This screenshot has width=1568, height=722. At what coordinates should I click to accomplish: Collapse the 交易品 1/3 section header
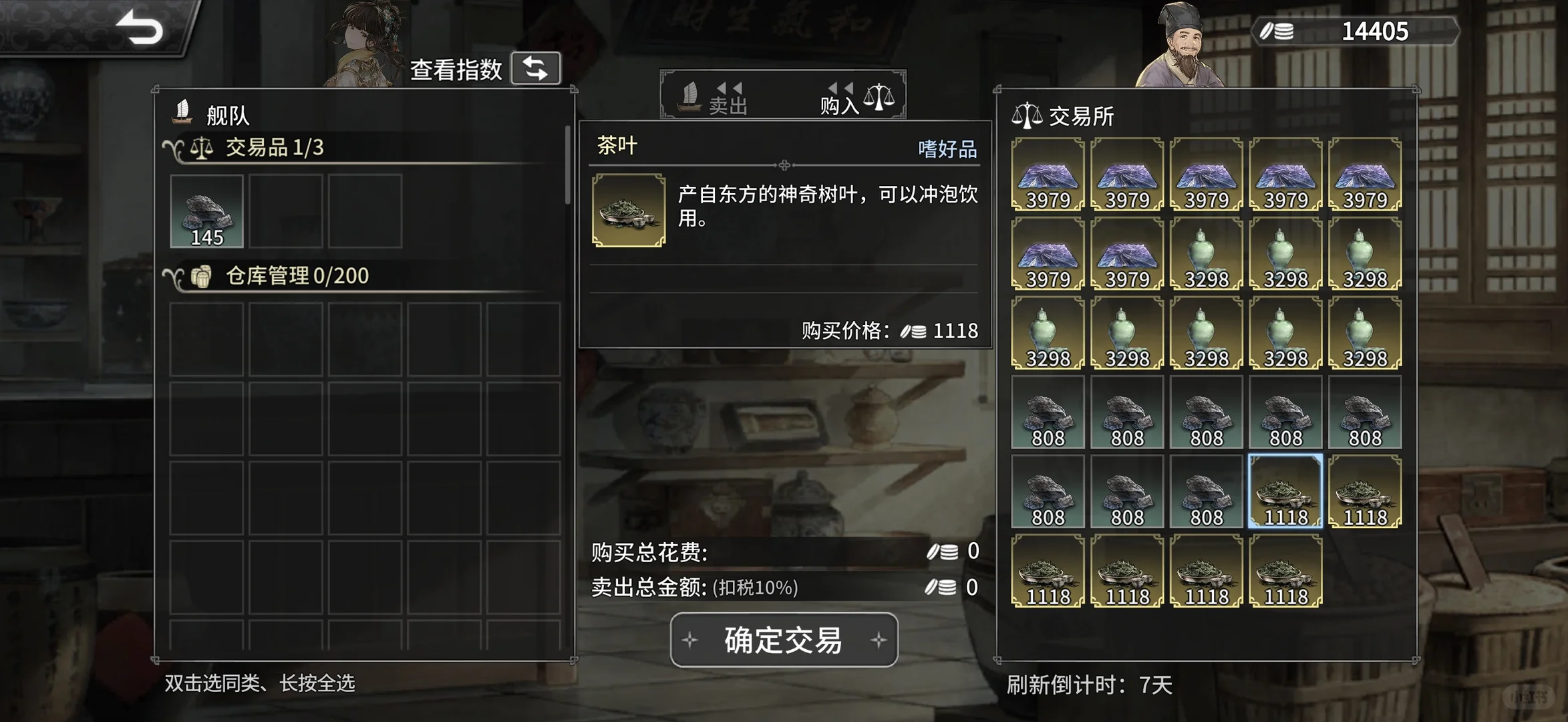pos(175,148)
